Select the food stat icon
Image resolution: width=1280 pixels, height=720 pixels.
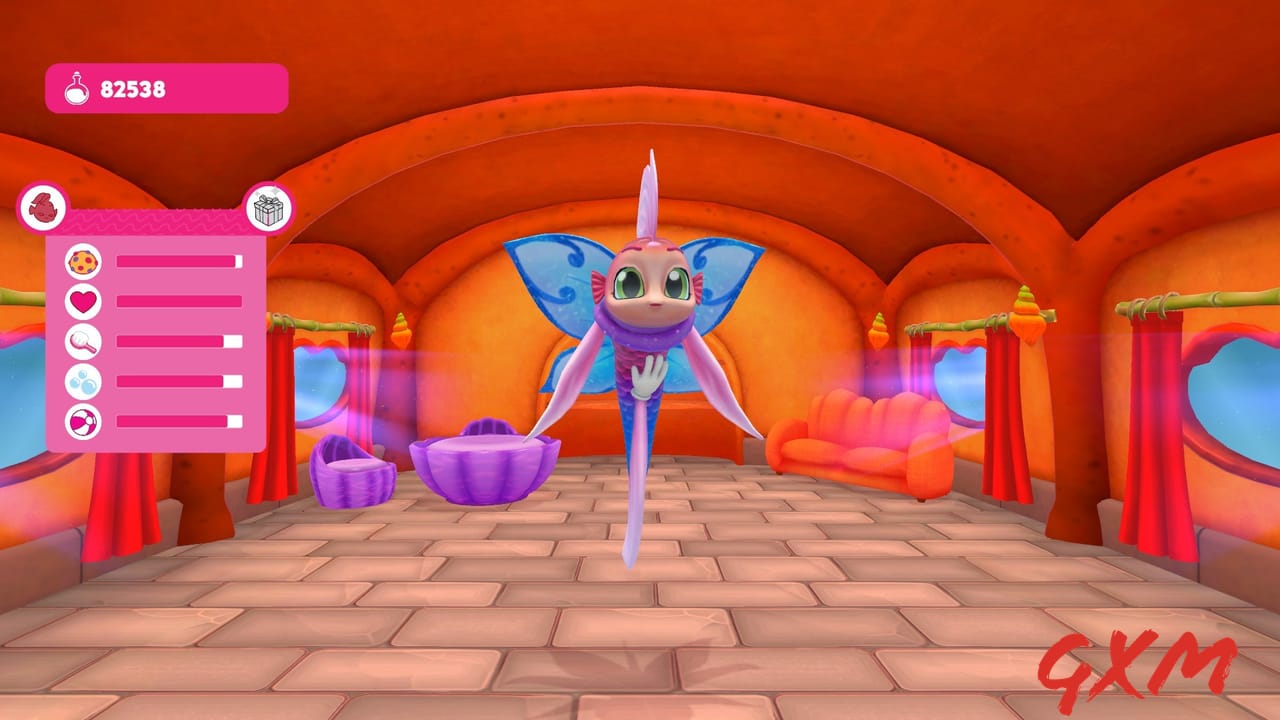click(85, 261)
